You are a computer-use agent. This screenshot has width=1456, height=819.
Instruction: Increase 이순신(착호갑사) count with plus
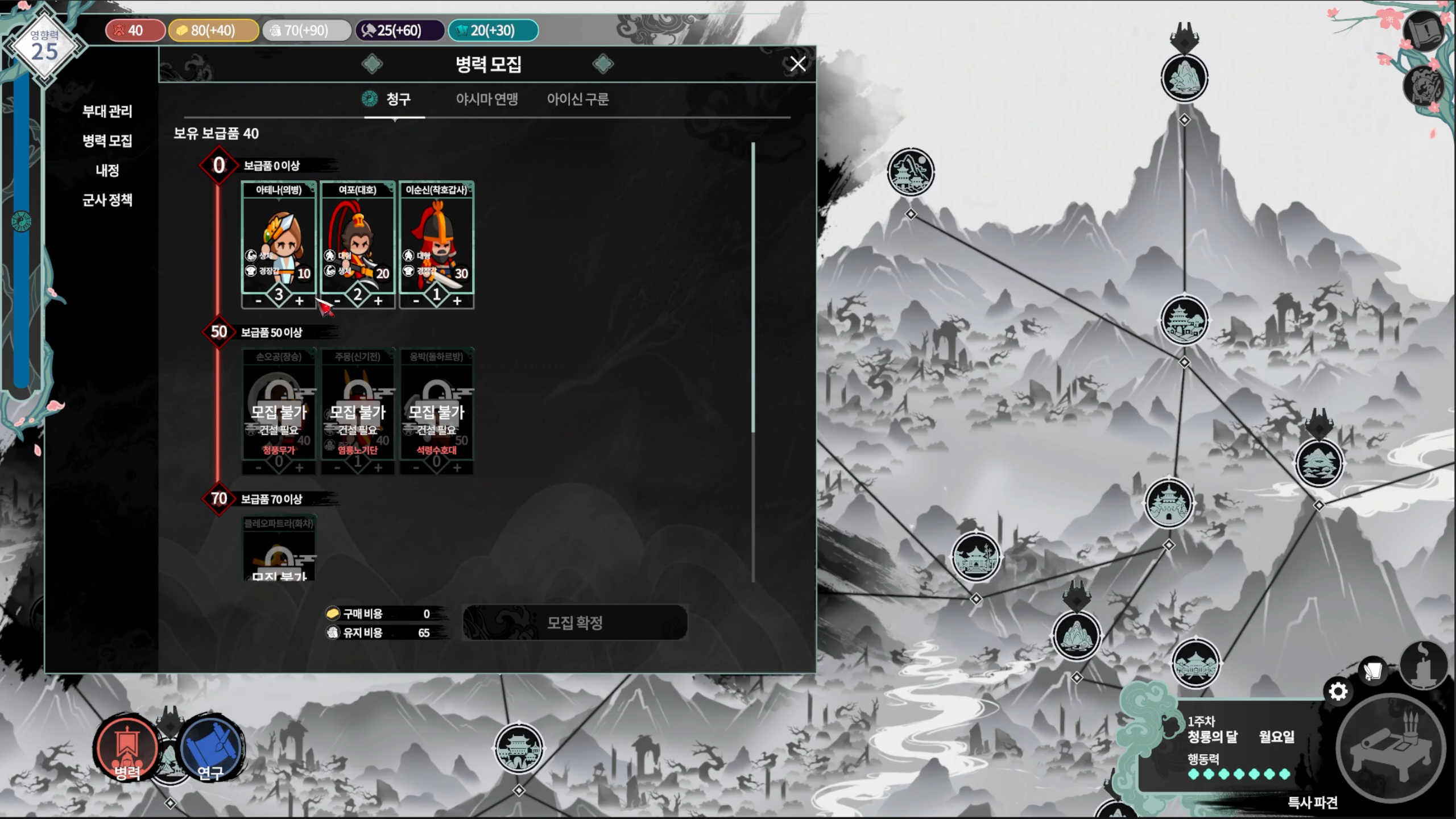pos(457,301)
